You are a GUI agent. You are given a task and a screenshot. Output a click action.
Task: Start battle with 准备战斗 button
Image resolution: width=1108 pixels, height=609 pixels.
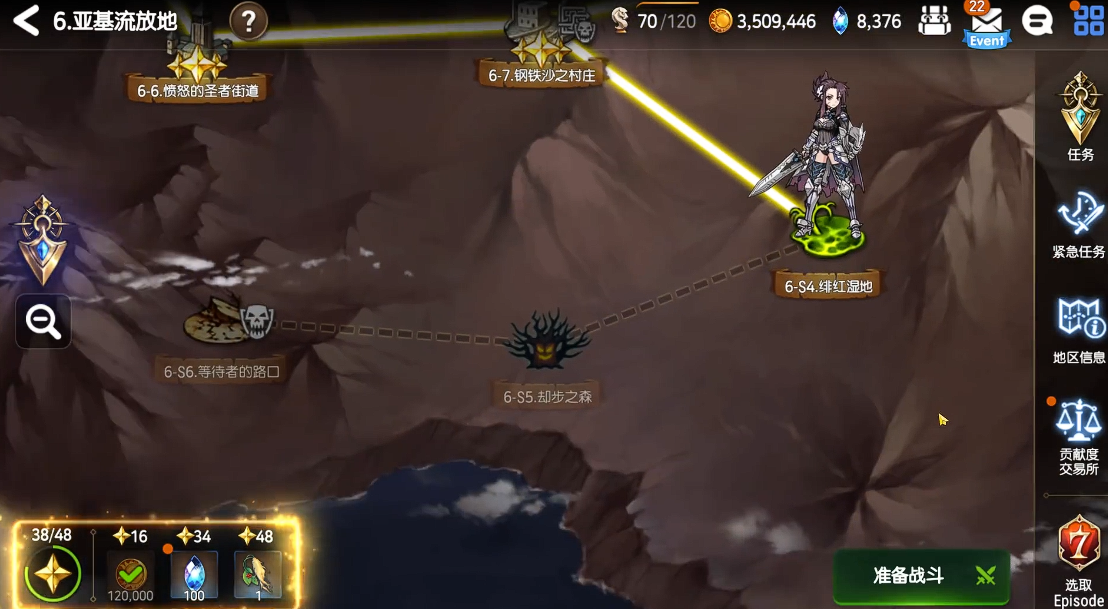click(x=920, y=575)
